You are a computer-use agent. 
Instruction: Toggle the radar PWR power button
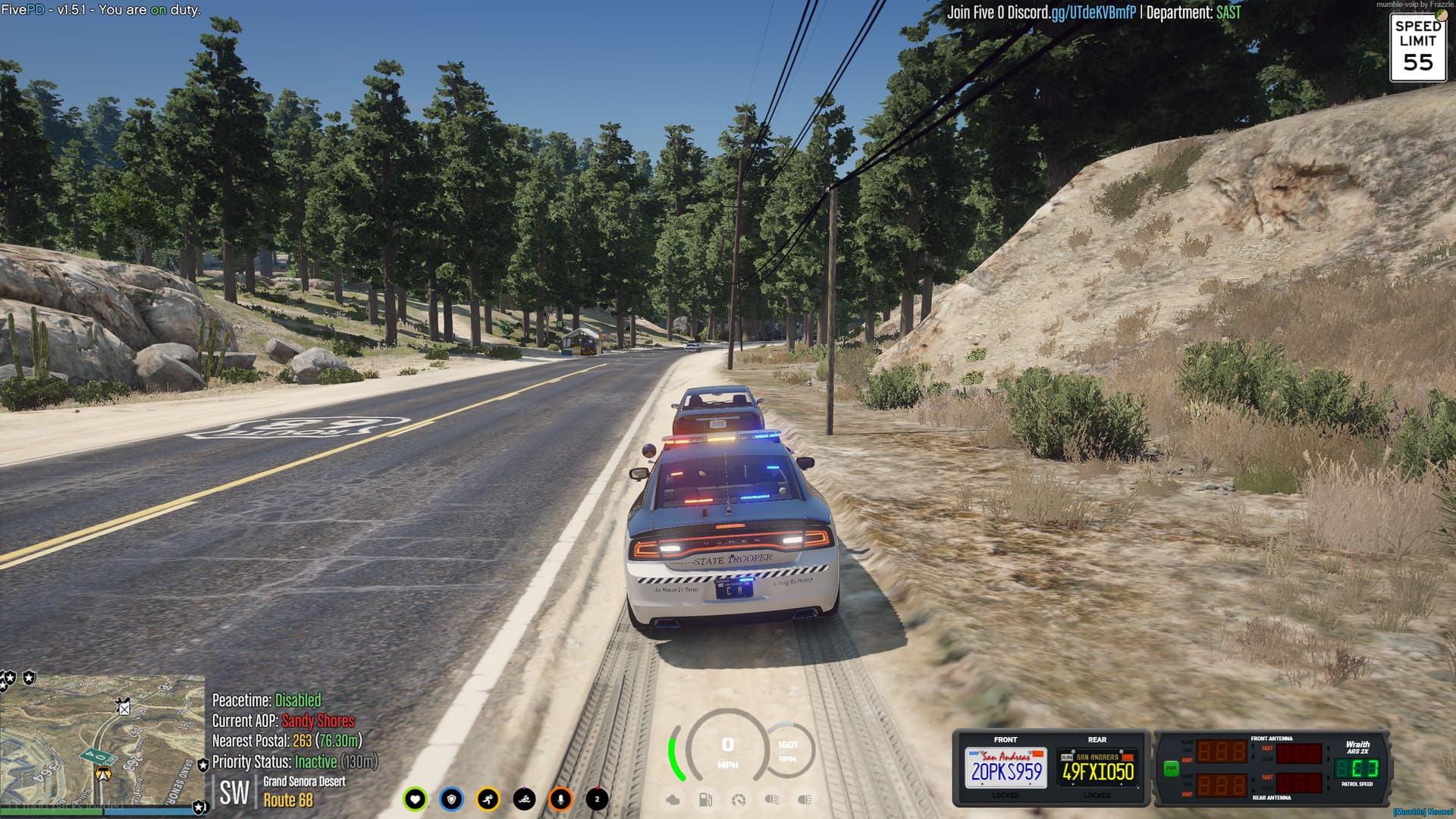tap(1172, 767)
